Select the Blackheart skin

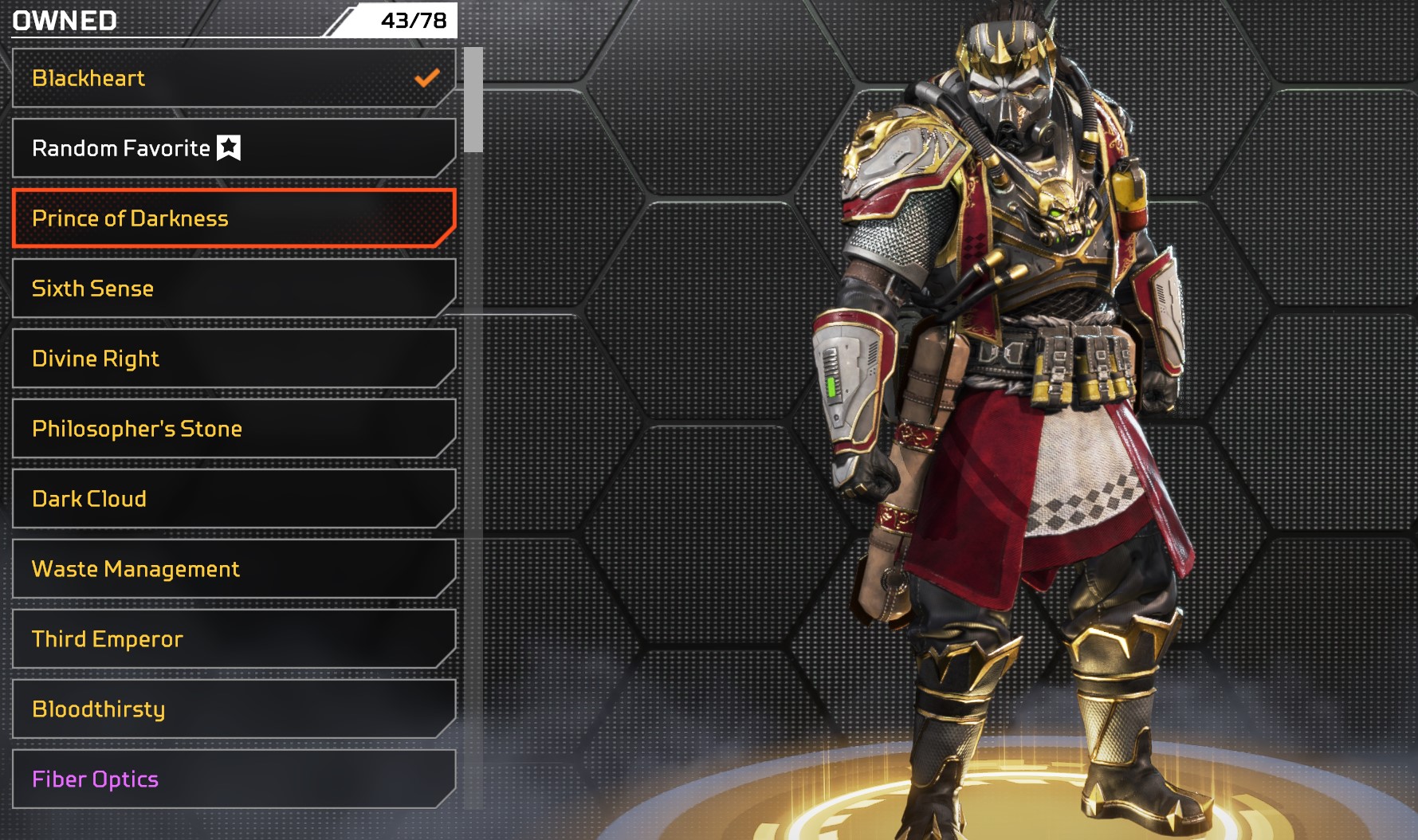click(233, 78)
